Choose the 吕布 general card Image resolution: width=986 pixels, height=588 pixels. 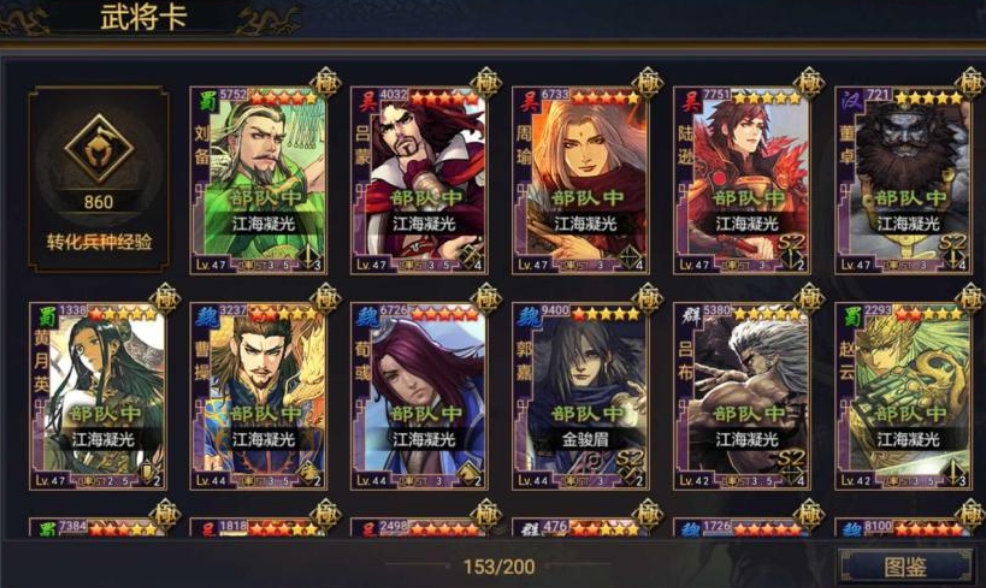741,396
